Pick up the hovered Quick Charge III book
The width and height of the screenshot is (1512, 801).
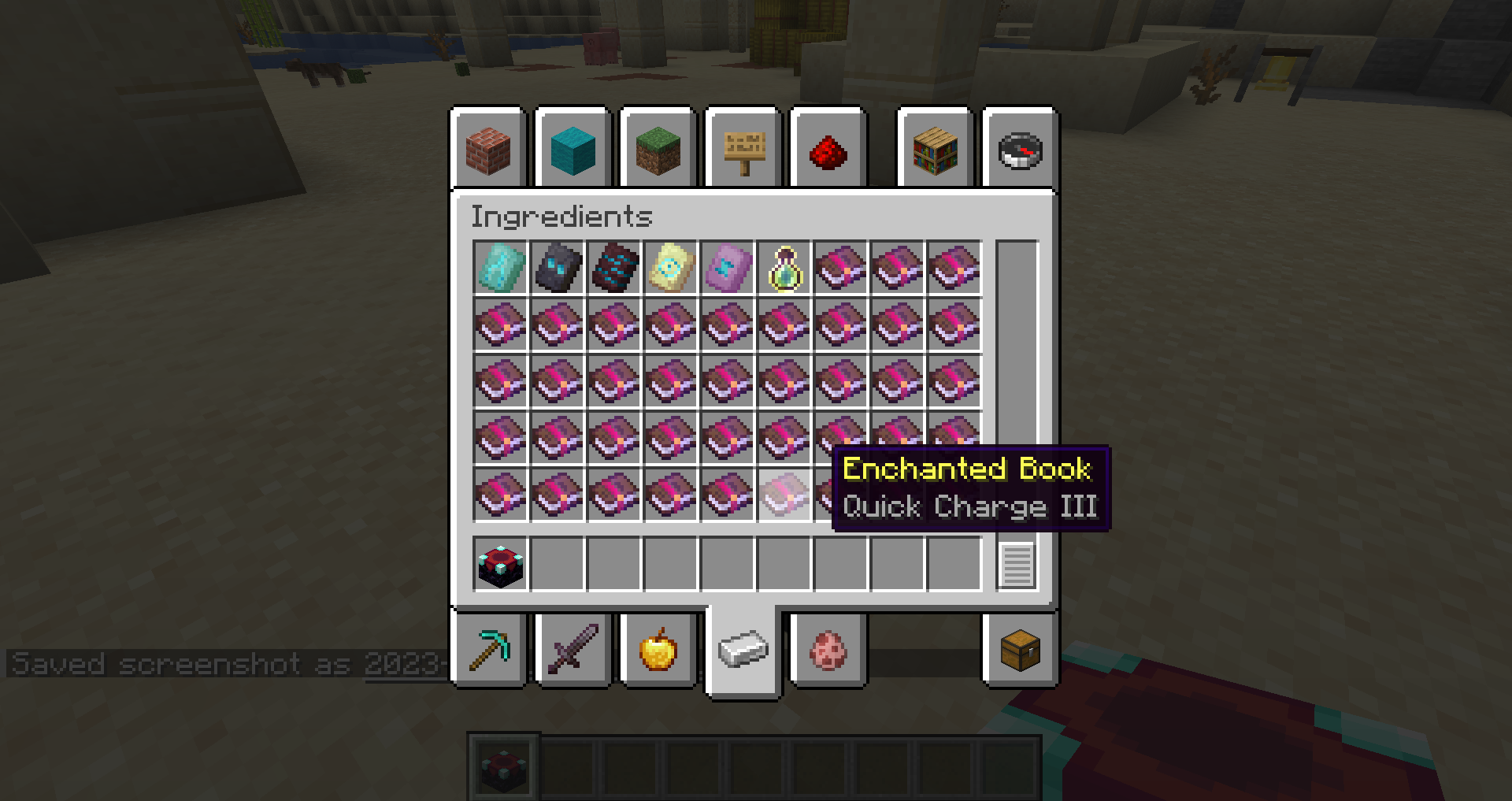coord(784,495)
